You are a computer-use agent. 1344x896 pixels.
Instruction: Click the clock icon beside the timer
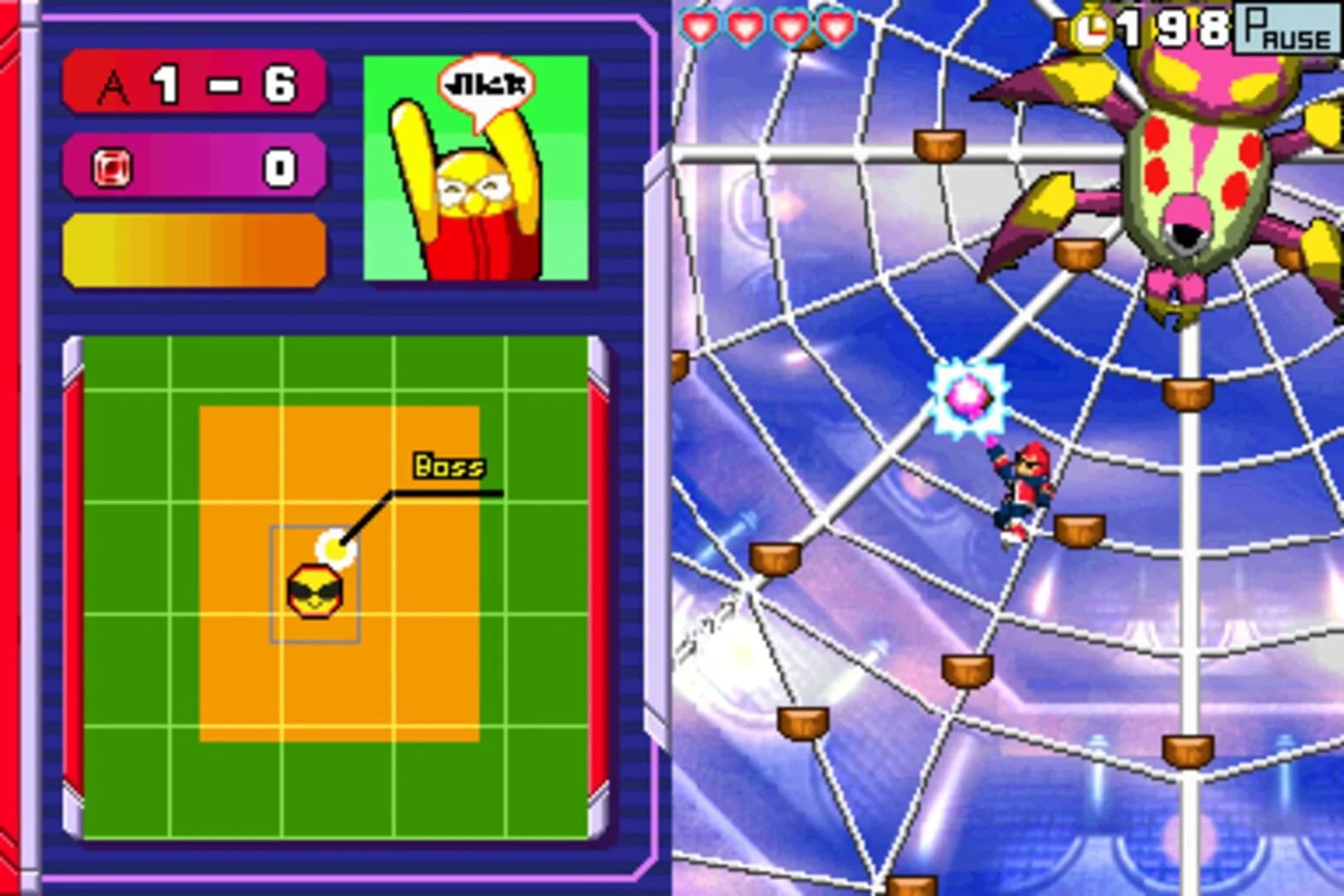(1094, 27)
